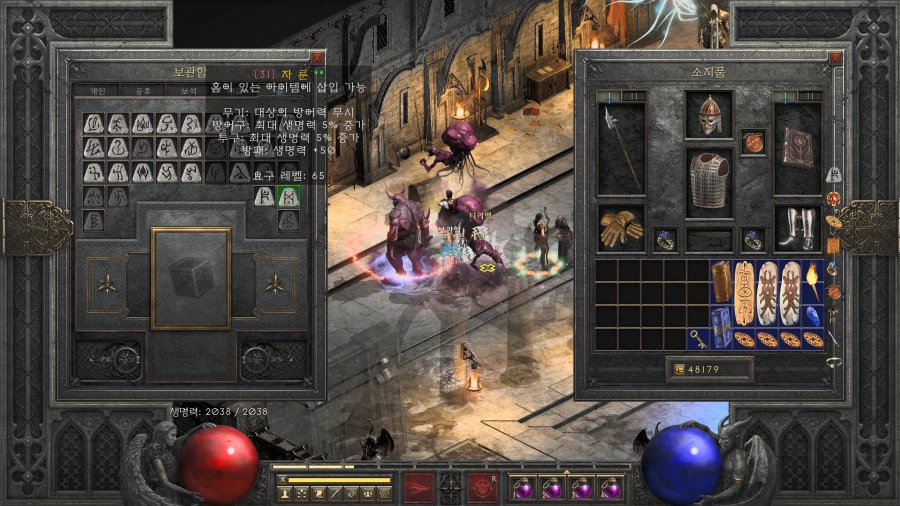Screen dimensions: 900x506
Task: Open the left-click skill selector
Action: [419, 487]
